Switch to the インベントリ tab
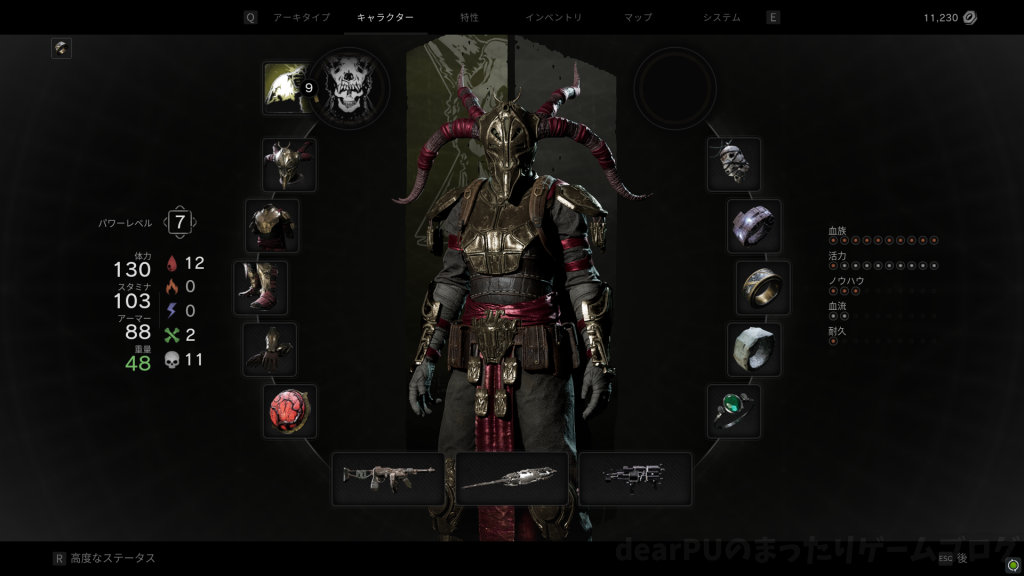The width and height of the screenshot is (1024, 576). click(x=553, y=17)
